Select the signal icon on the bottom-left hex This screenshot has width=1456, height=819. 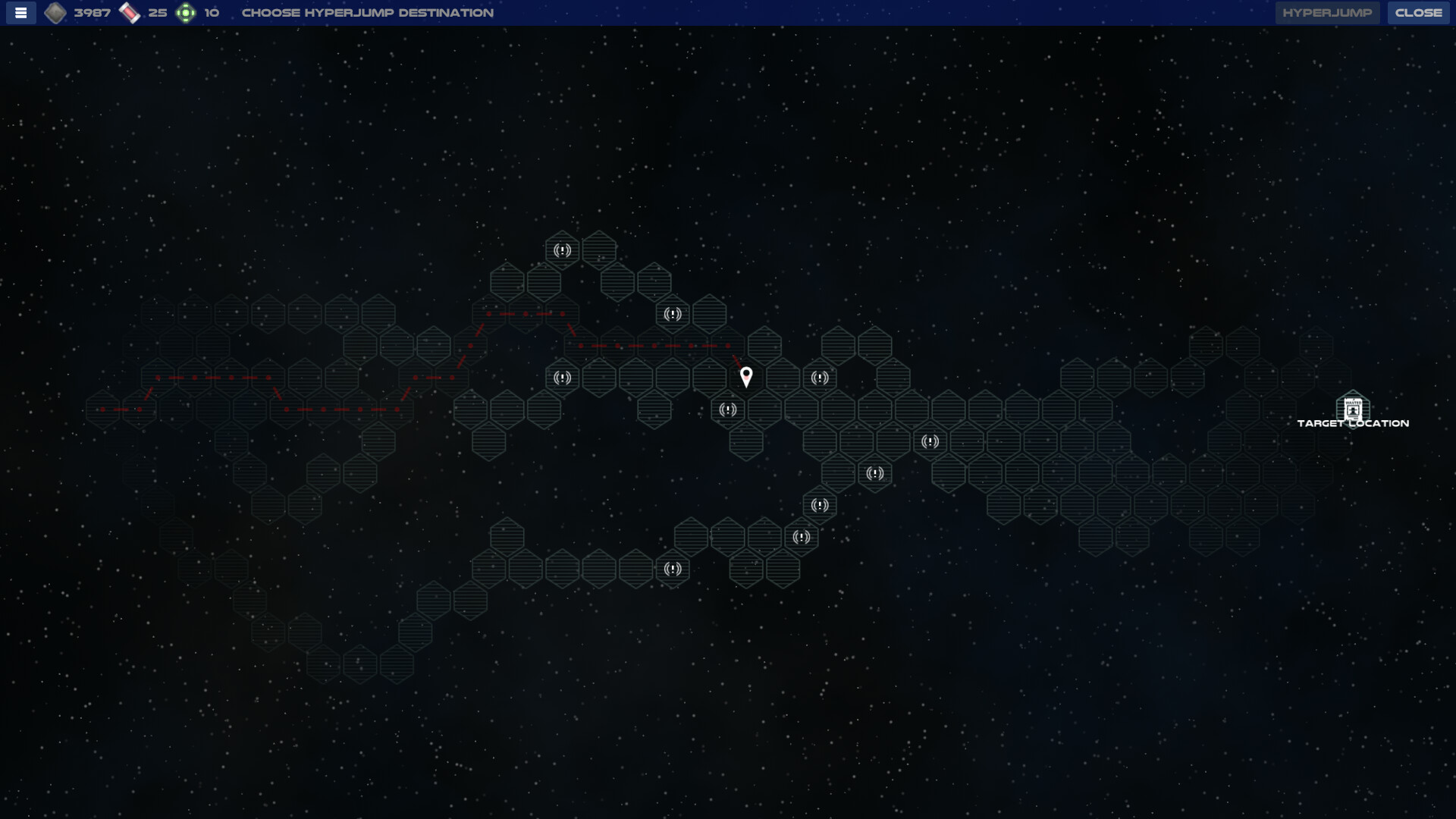click(671, 569)
